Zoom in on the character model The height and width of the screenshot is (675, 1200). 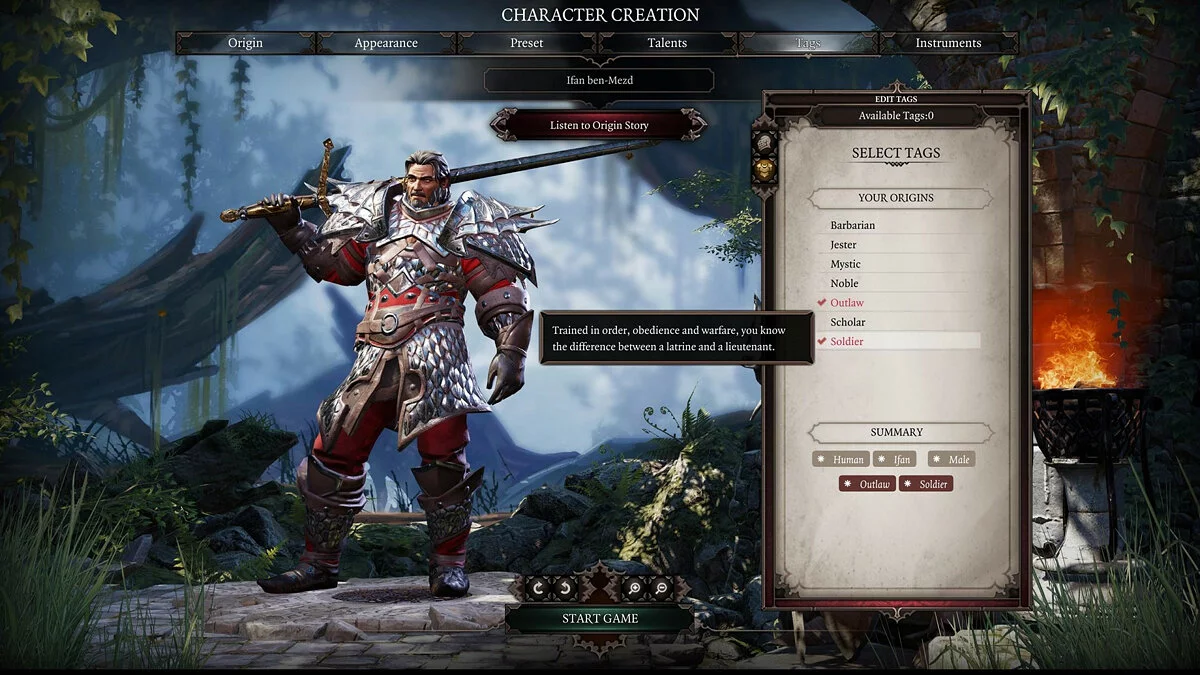click(x=638, y=588)
